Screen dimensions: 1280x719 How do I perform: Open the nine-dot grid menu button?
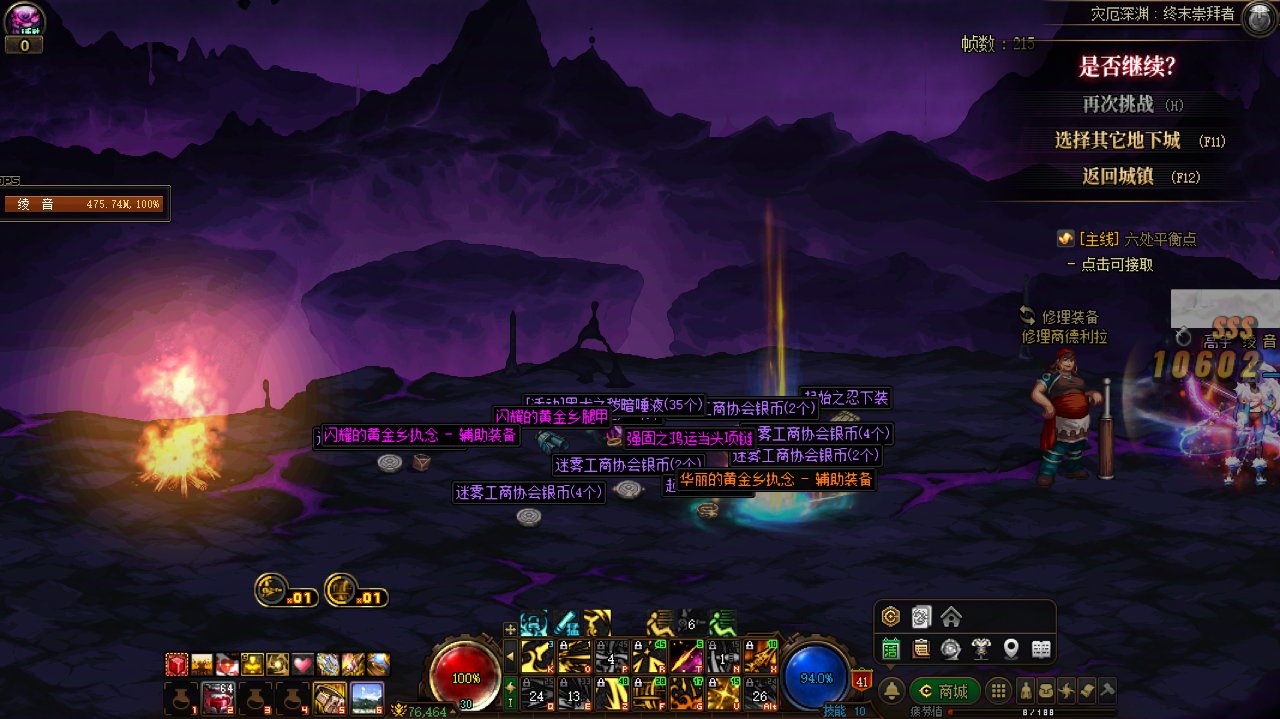[x=997, y=691]
